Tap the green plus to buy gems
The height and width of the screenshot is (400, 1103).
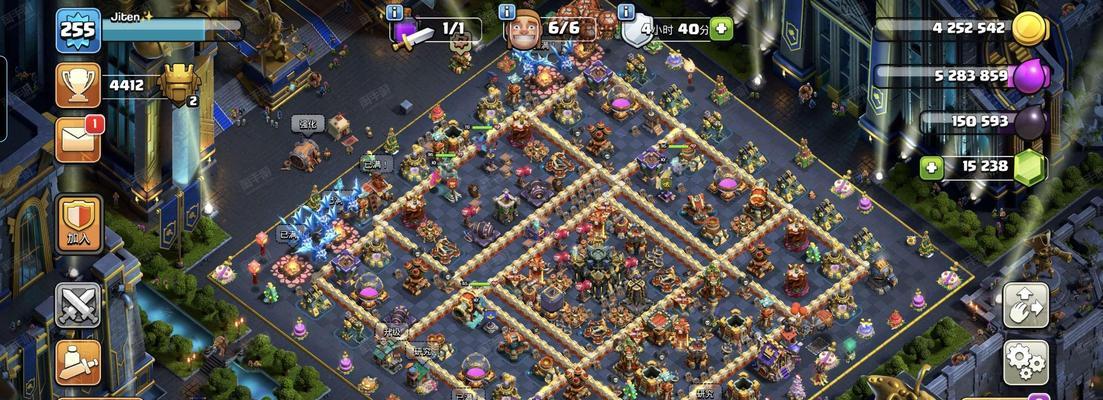click(932, 167)
